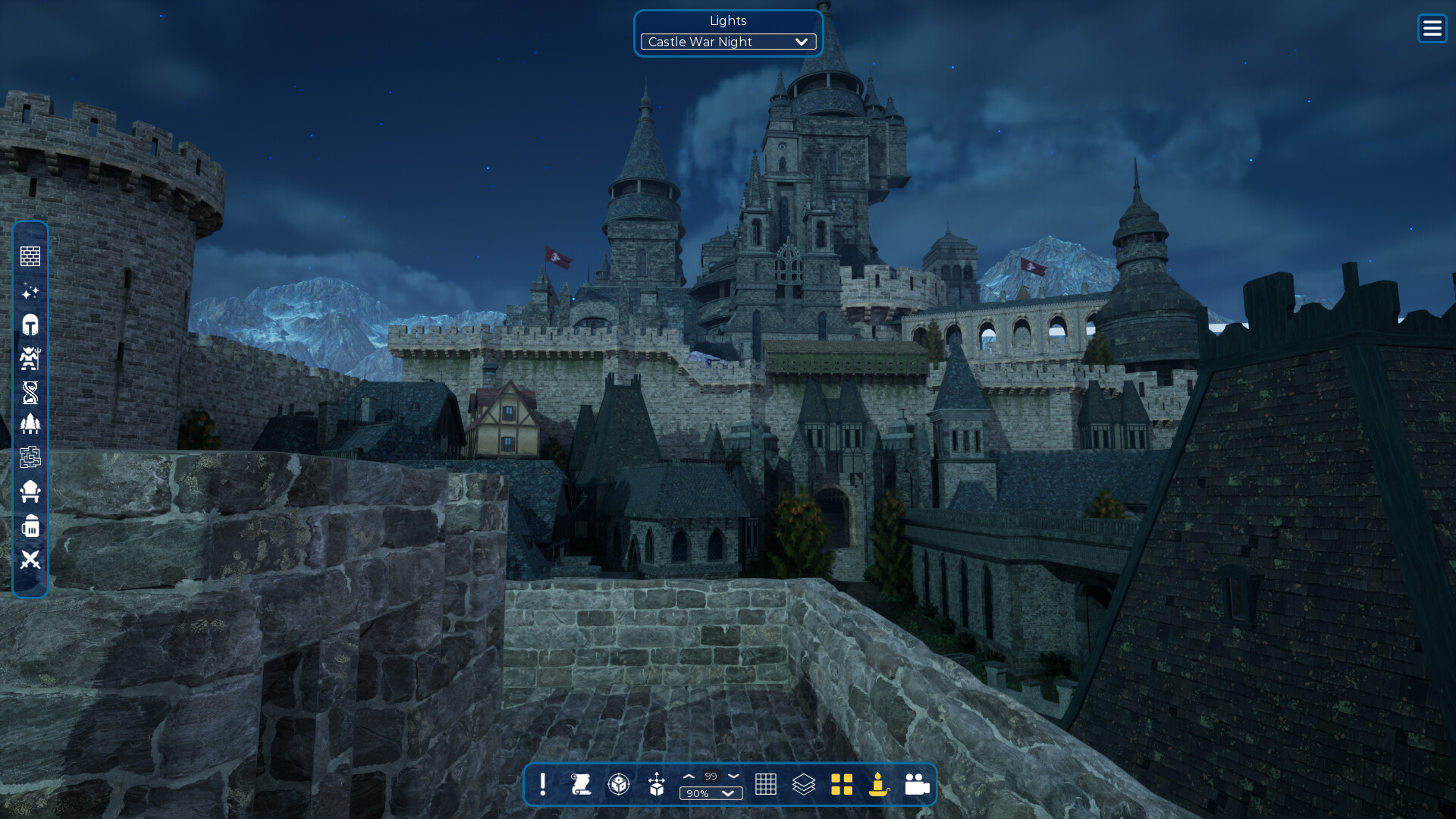Choose the knight helmet category
Screen dimensions: 1456x819
30,325
